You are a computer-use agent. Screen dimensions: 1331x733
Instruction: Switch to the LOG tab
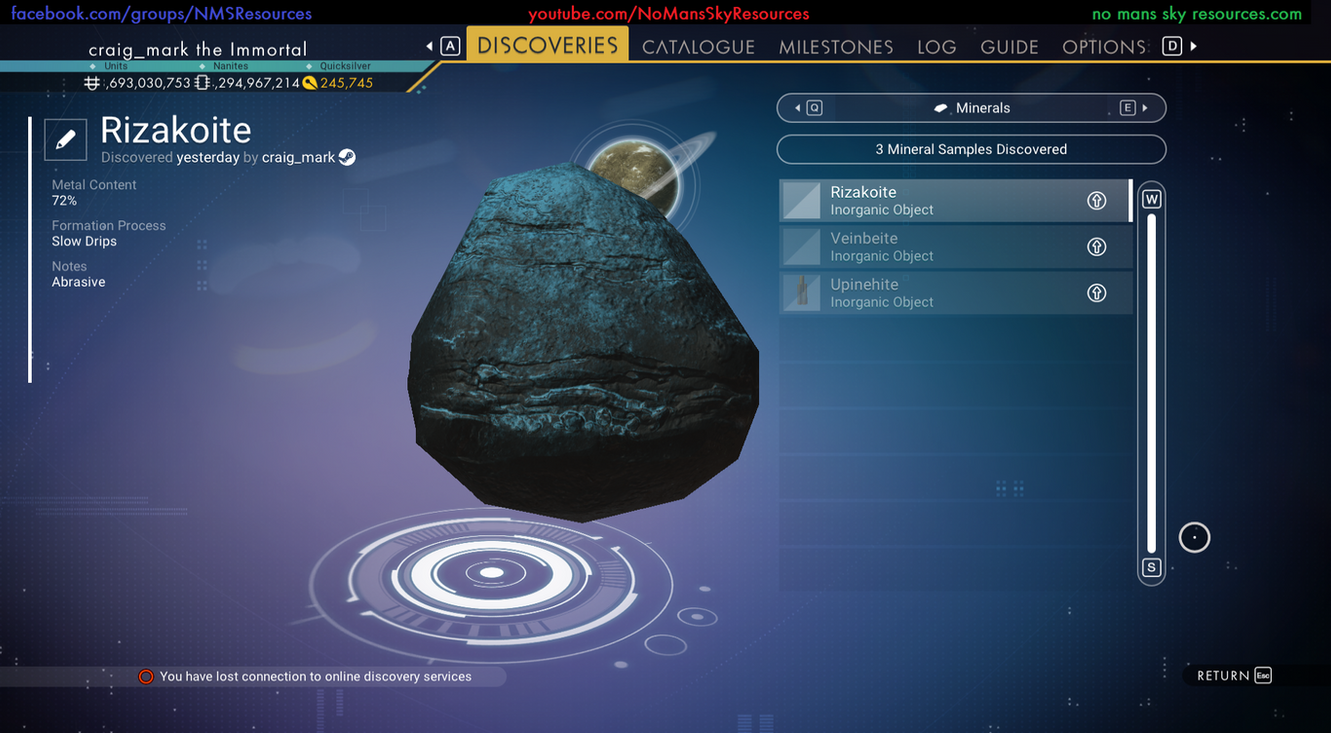(x=936, y=46)
